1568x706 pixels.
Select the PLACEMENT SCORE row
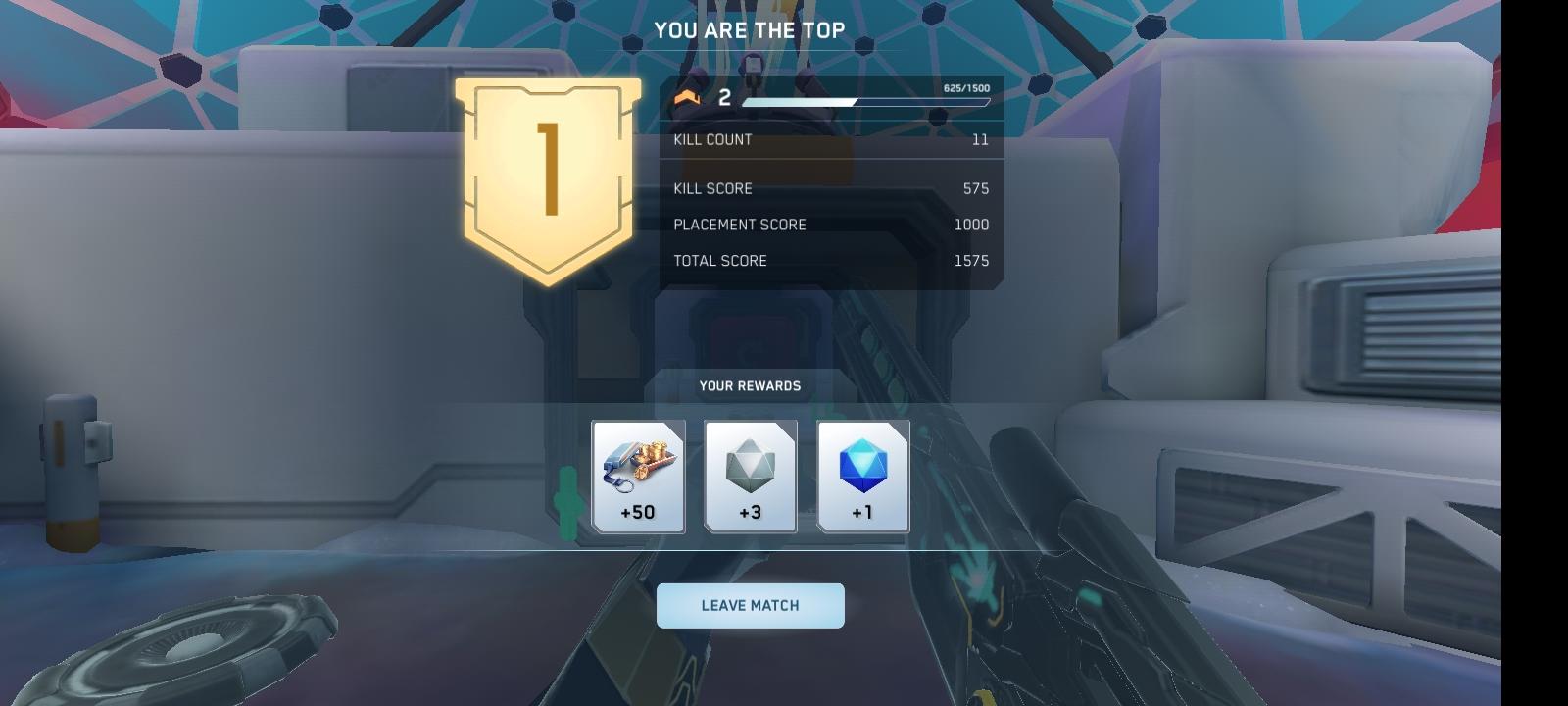tap(831, 225)
